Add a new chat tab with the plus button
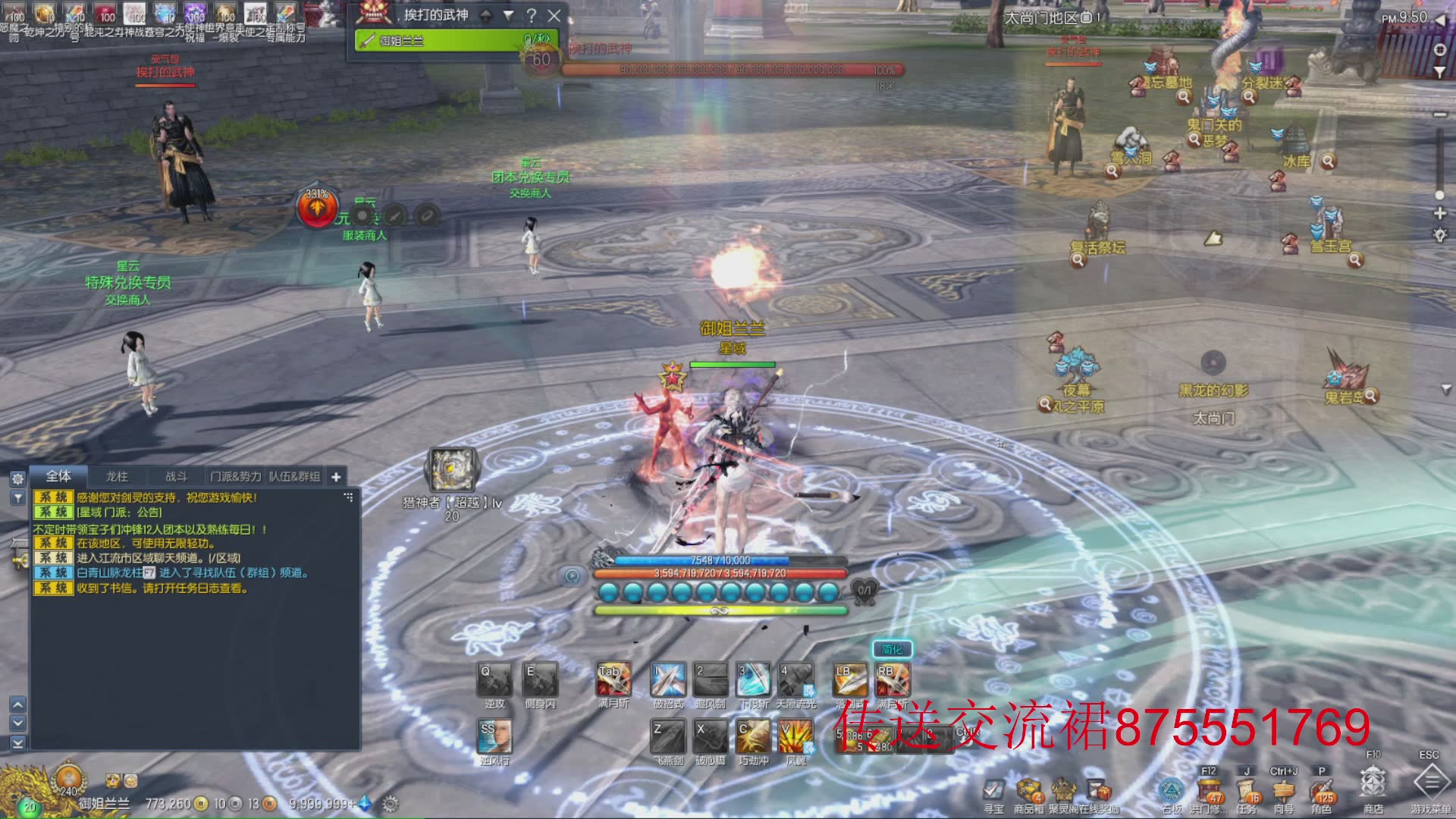The height and width of the screenshot is (819, 1456). 336,476
